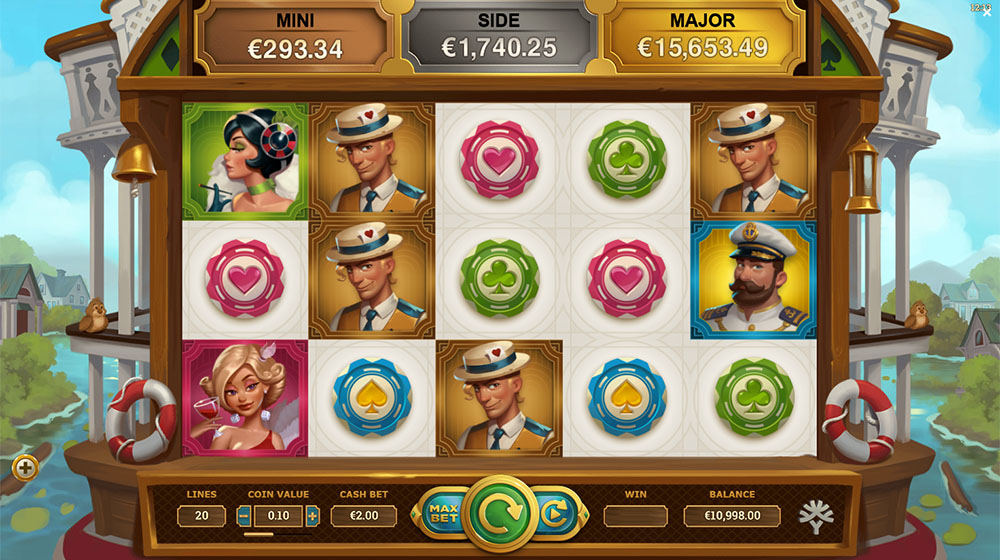
Task: Decrease the coin value with minus
Action: point(244,516)
